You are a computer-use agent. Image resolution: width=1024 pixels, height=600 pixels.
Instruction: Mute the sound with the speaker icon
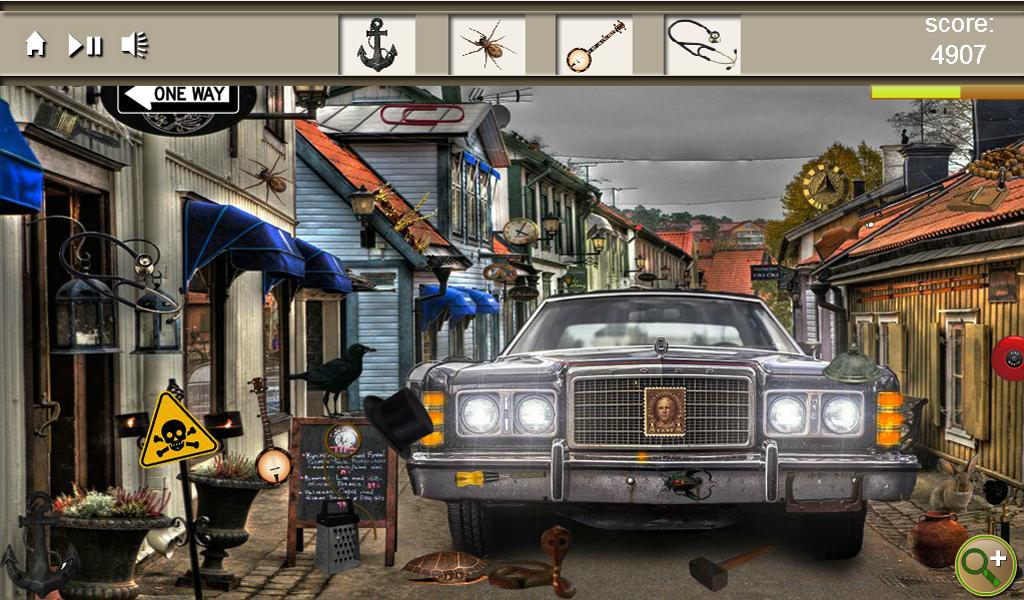point(134,45)
